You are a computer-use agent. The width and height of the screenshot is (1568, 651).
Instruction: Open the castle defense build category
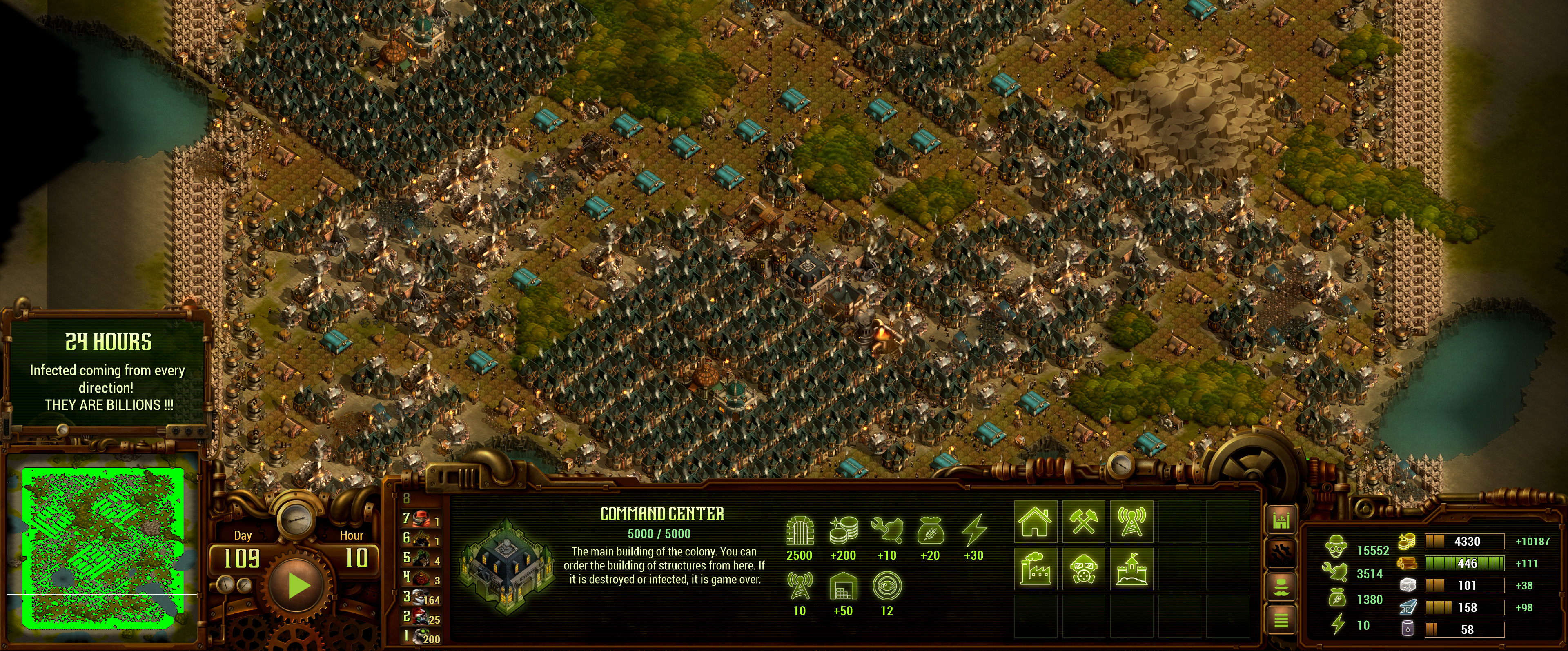1131,569
